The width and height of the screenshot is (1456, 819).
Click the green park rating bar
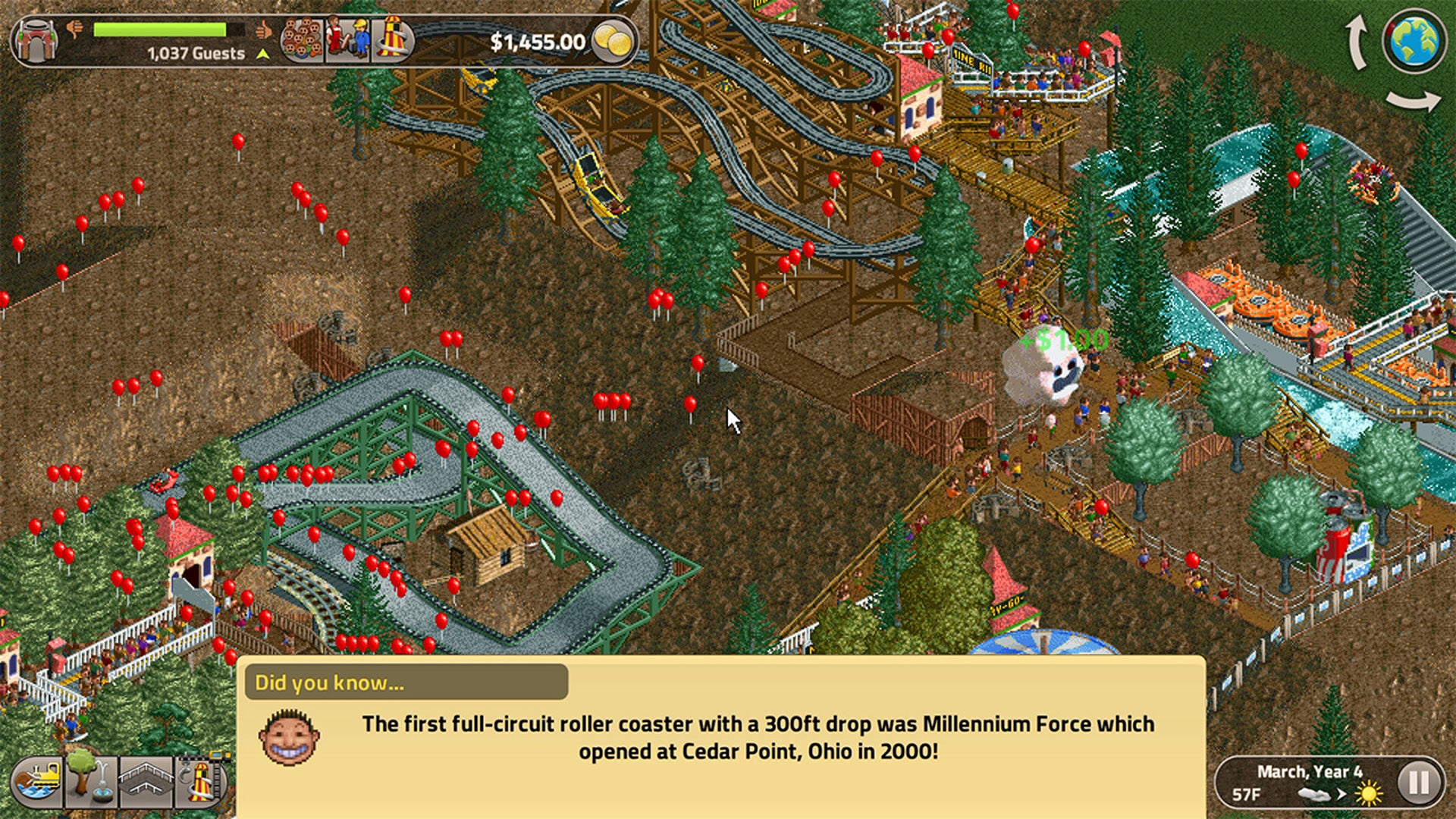[159, 30]
